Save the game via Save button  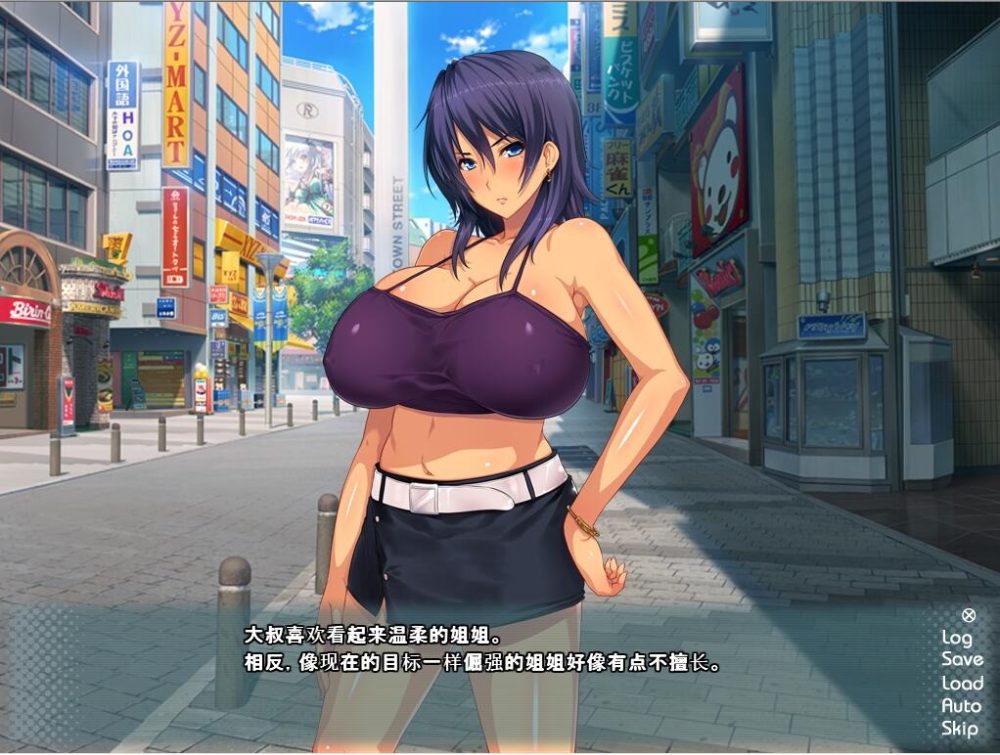961,659
